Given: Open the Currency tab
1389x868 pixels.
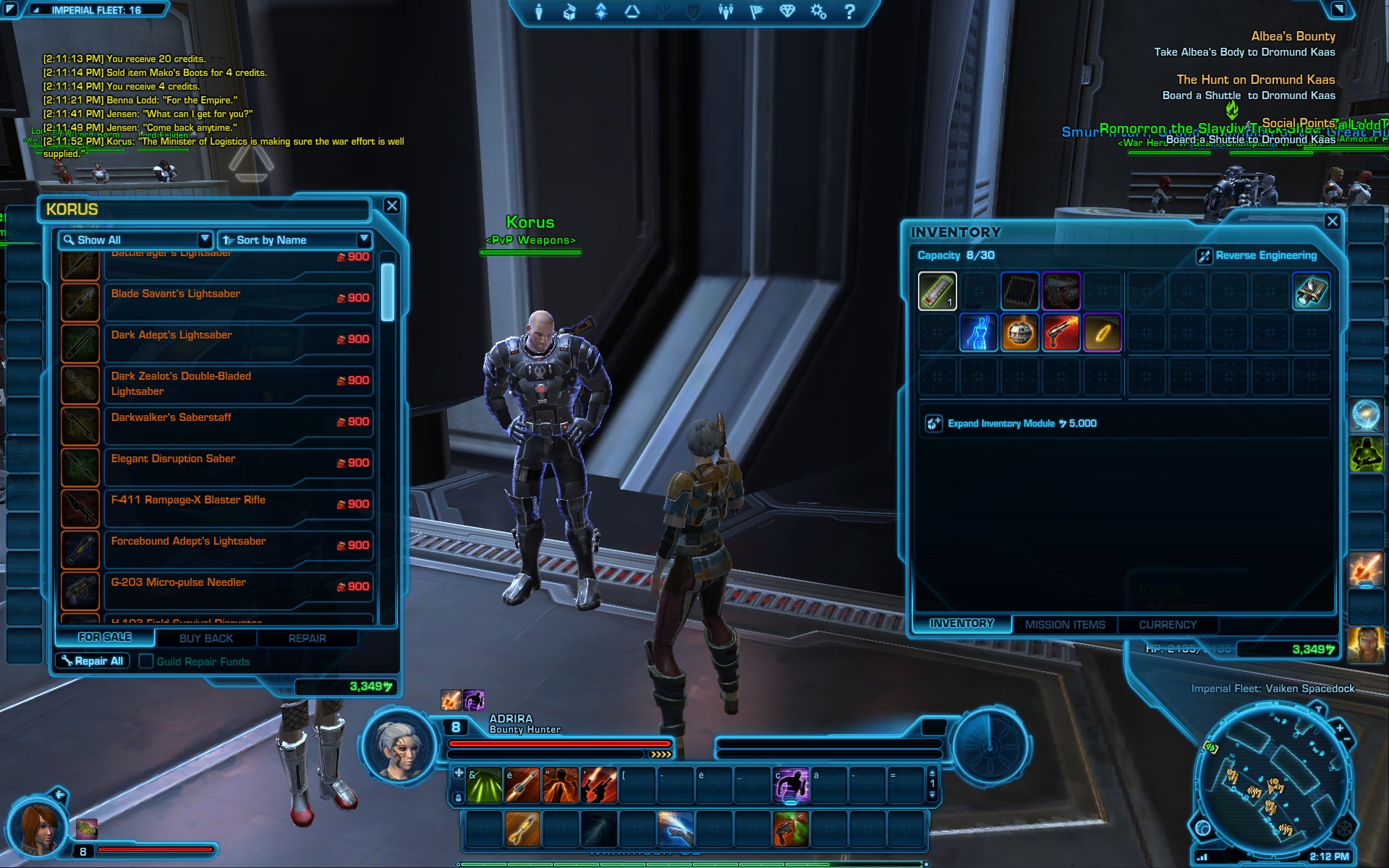Looking at the screenshot, I should (1168, 625).
